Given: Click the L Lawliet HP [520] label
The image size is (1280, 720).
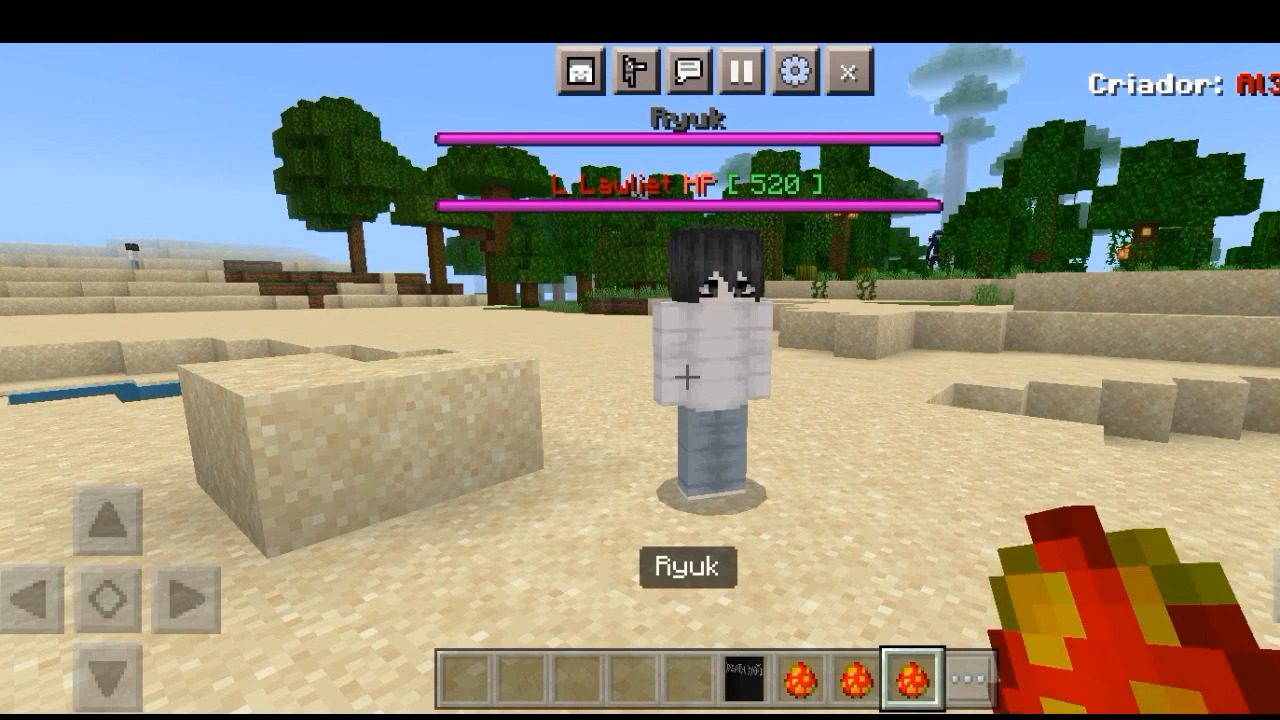Looking at the screenshot, I should point(687,184).
